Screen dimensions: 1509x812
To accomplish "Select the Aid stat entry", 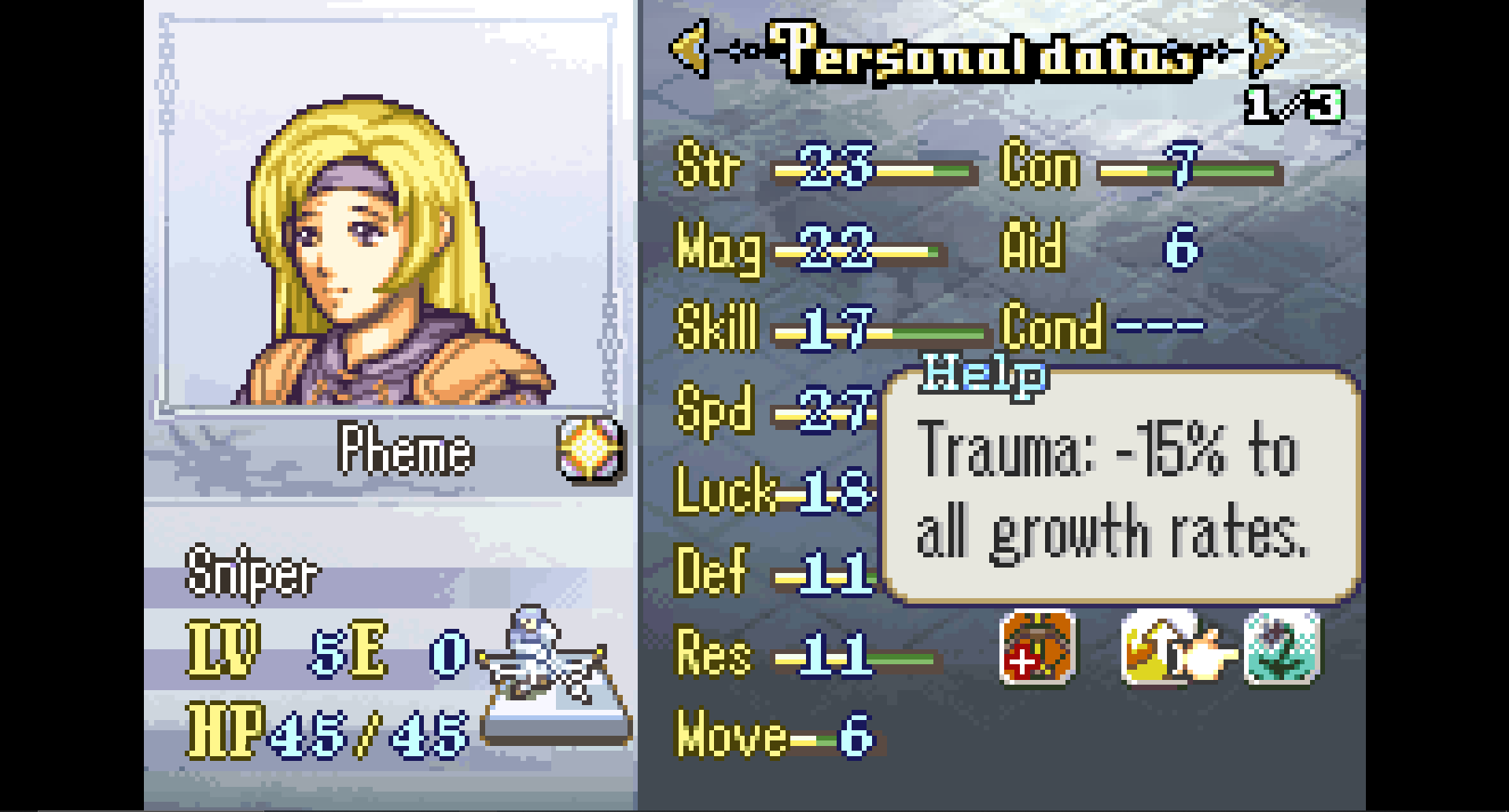I will tap(1101, 247).
